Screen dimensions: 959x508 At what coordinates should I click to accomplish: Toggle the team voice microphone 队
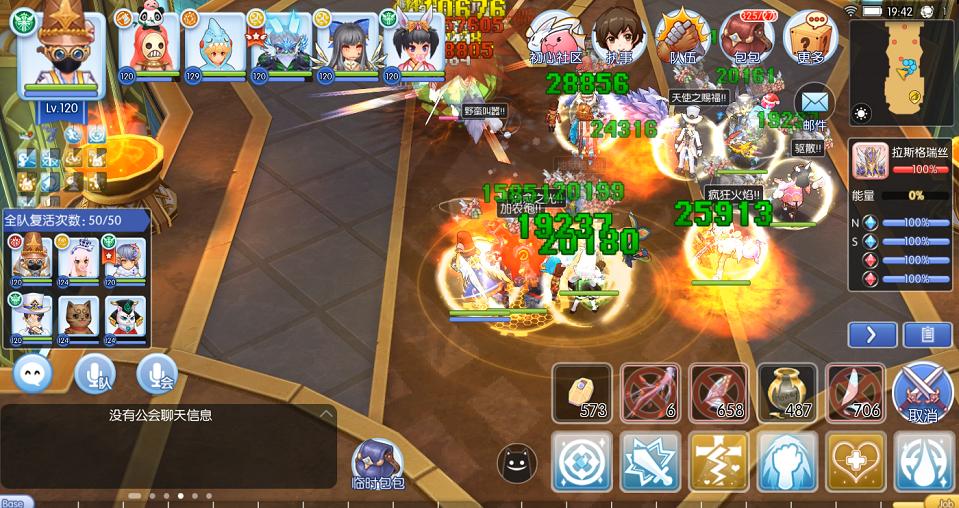coord(95,374)
